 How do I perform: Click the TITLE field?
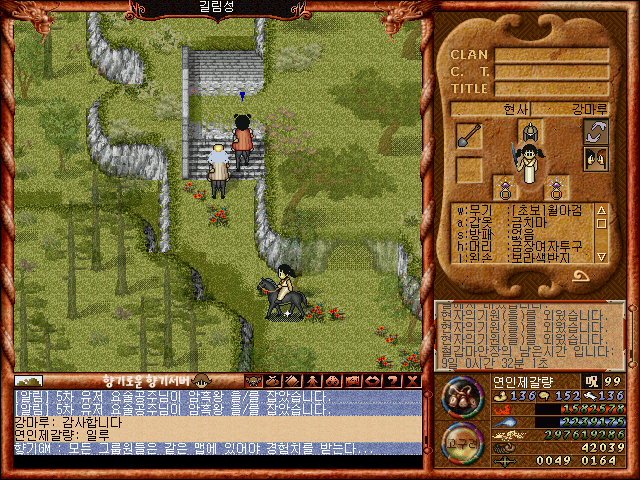(x=552, y=88)
